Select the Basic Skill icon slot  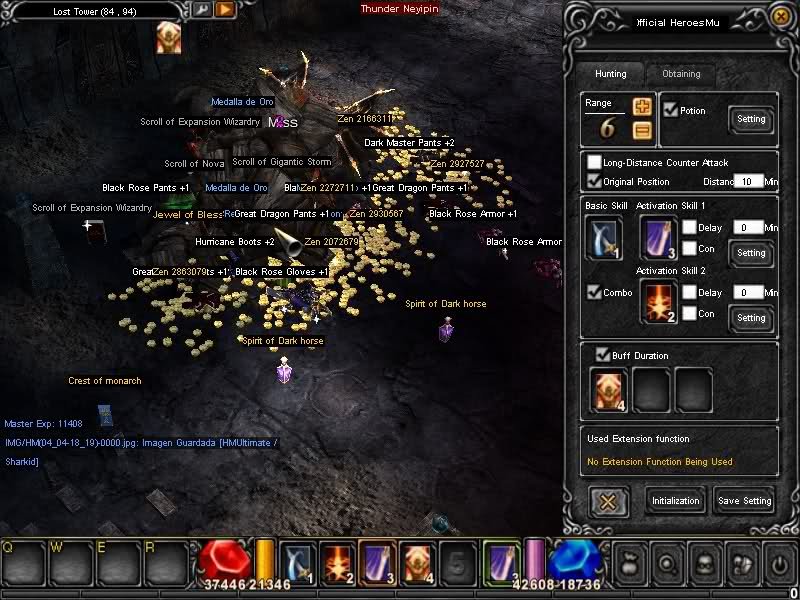click(602, 238)
